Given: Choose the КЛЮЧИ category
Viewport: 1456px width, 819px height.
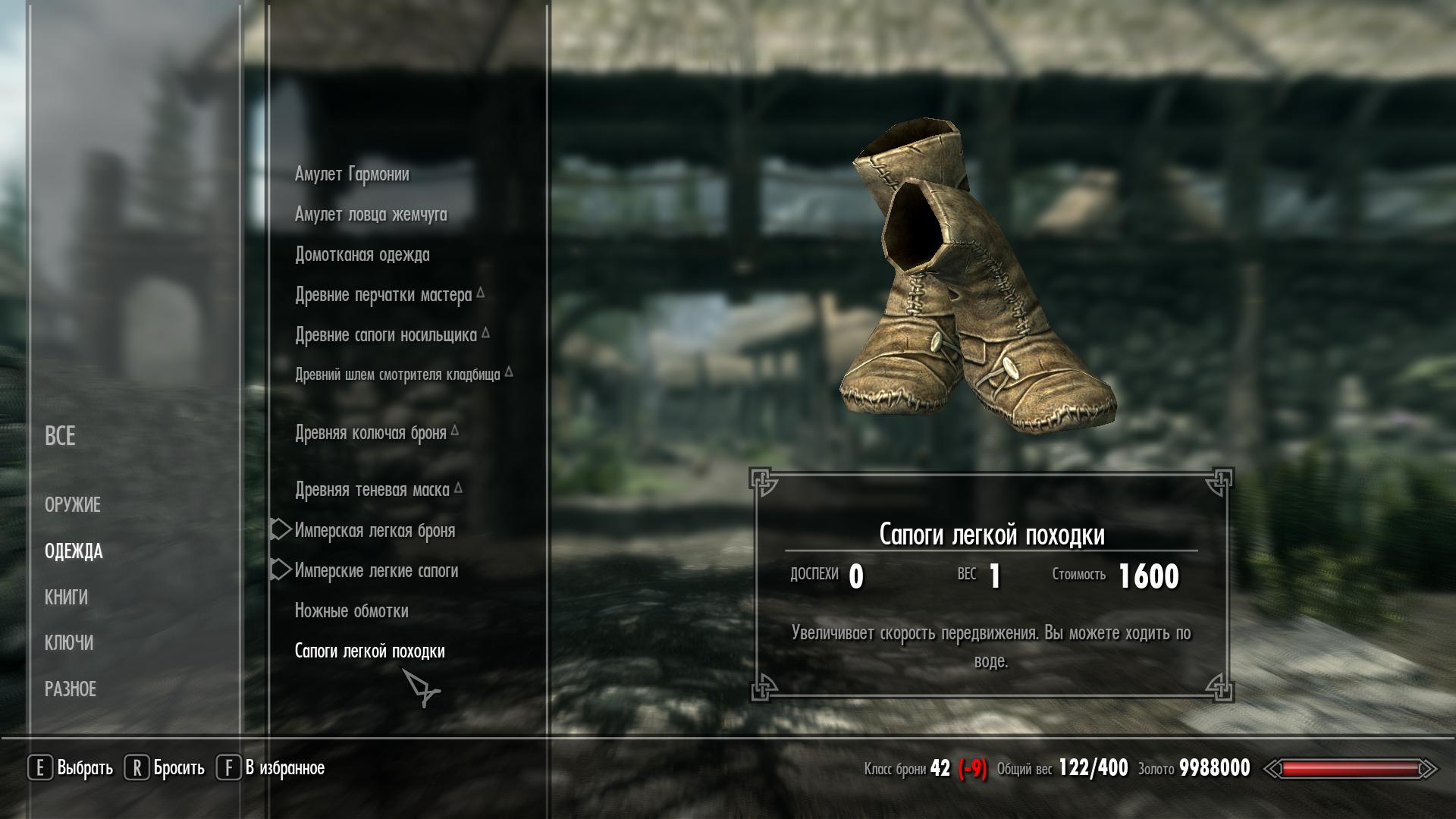Looking at the screenshot, I should (x=69, y=643).
